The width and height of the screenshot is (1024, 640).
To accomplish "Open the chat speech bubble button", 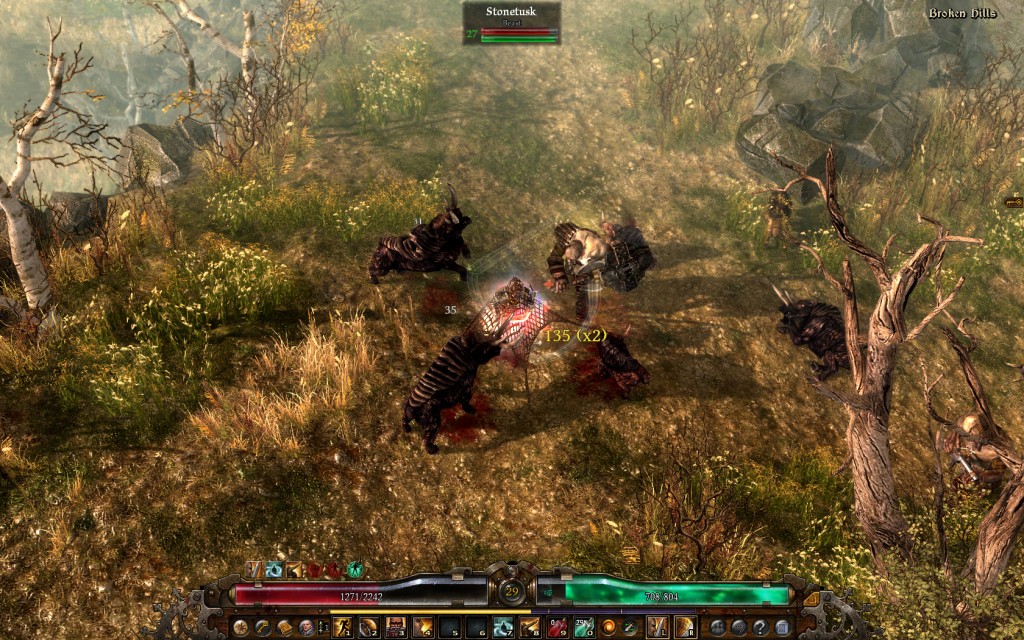I will point(740,627).
